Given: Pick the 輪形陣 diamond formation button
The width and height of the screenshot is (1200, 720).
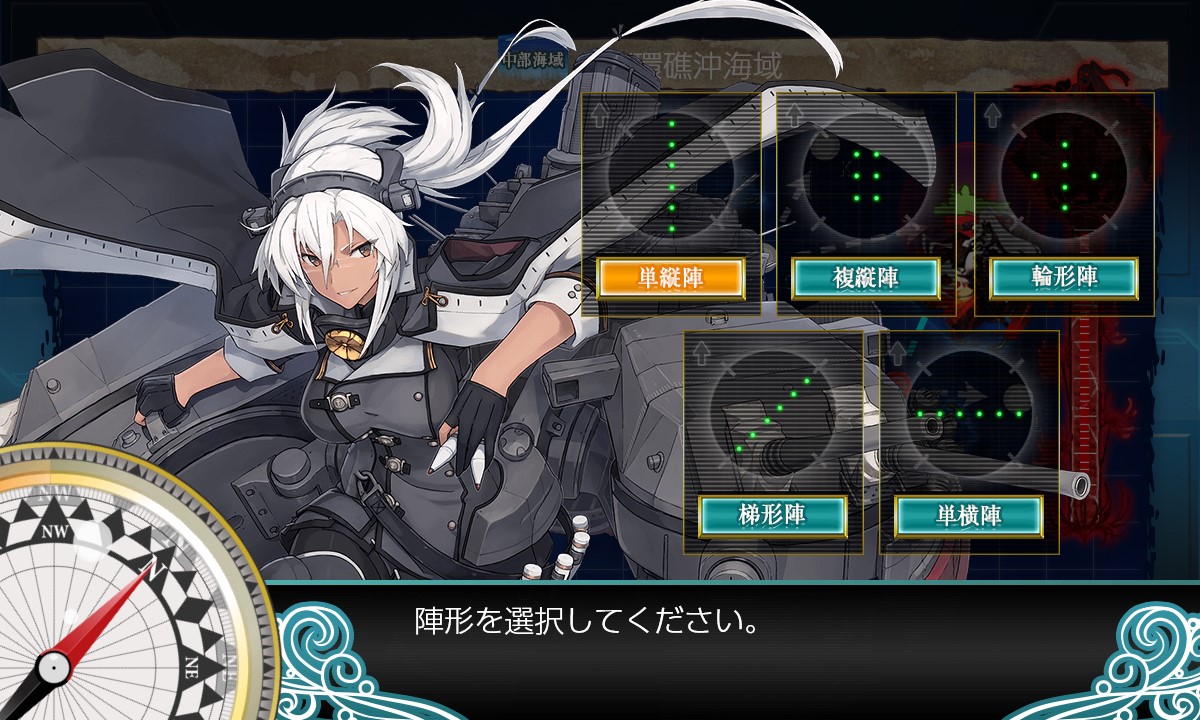Looking at the screenshot, I should (1064, 279).
